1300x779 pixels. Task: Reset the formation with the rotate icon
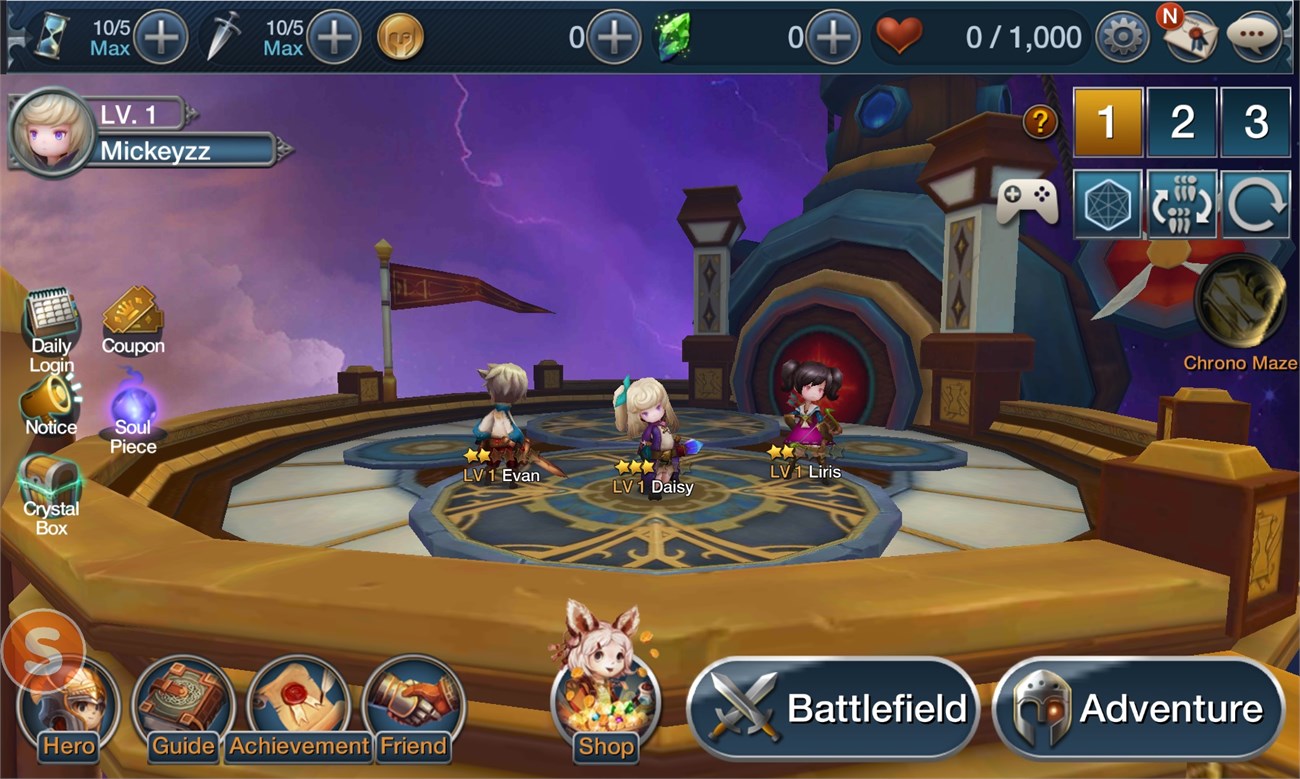1256,200
